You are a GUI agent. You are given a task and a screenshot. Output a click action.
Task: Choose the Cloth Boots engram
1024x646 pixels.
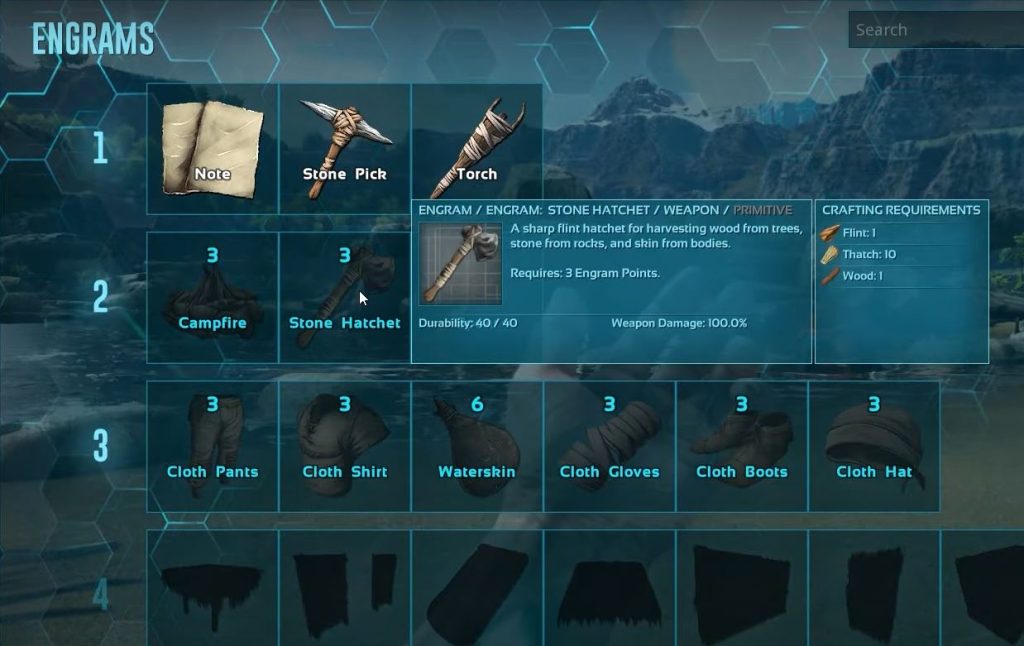(742, 446)
